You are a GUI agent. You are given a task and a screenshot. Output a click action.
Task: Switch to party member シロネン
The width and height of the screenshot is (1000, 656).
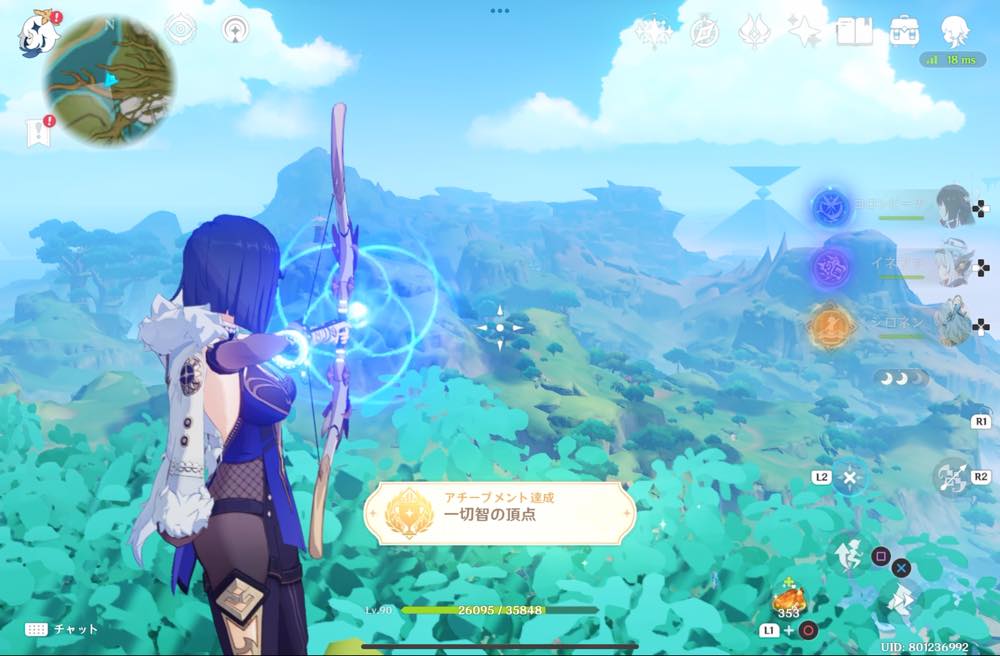(x=955, y=323)
